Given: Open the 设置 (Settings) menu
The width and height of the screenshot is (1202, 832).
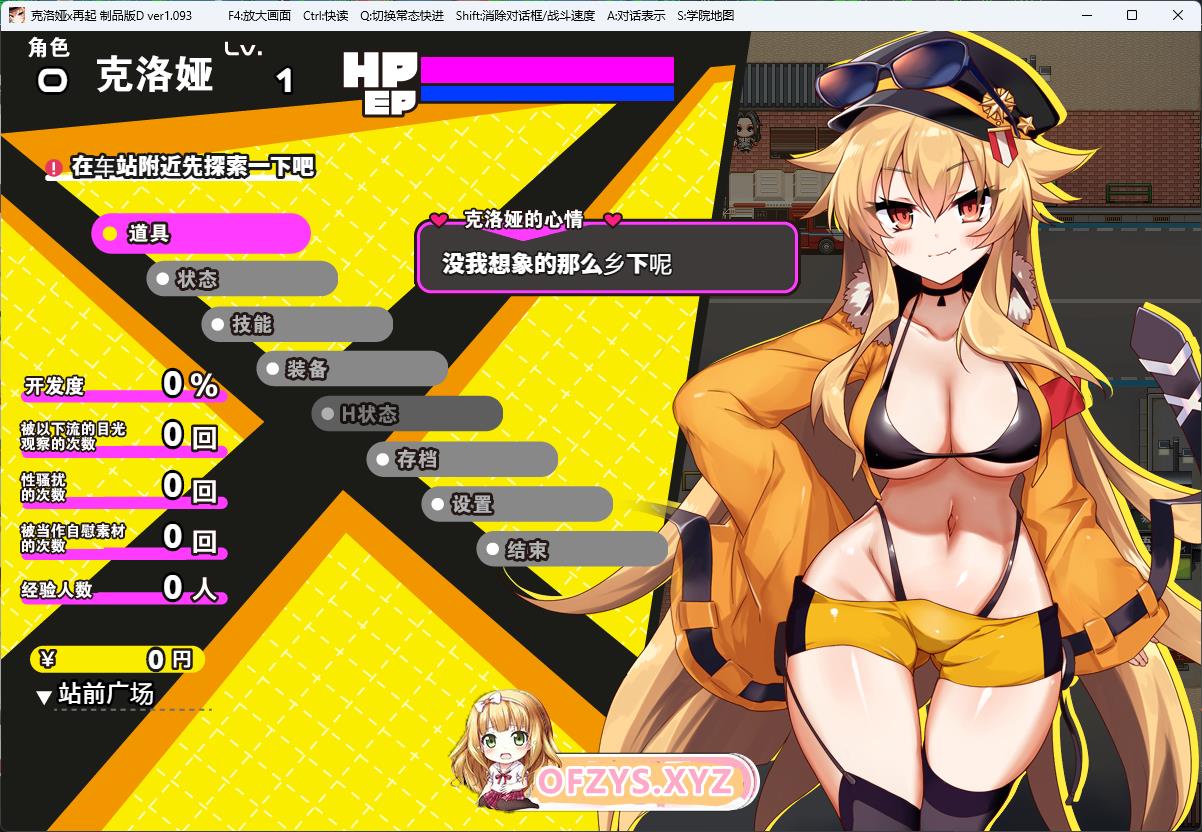Looking at the screenshot, I should (517, 505).
